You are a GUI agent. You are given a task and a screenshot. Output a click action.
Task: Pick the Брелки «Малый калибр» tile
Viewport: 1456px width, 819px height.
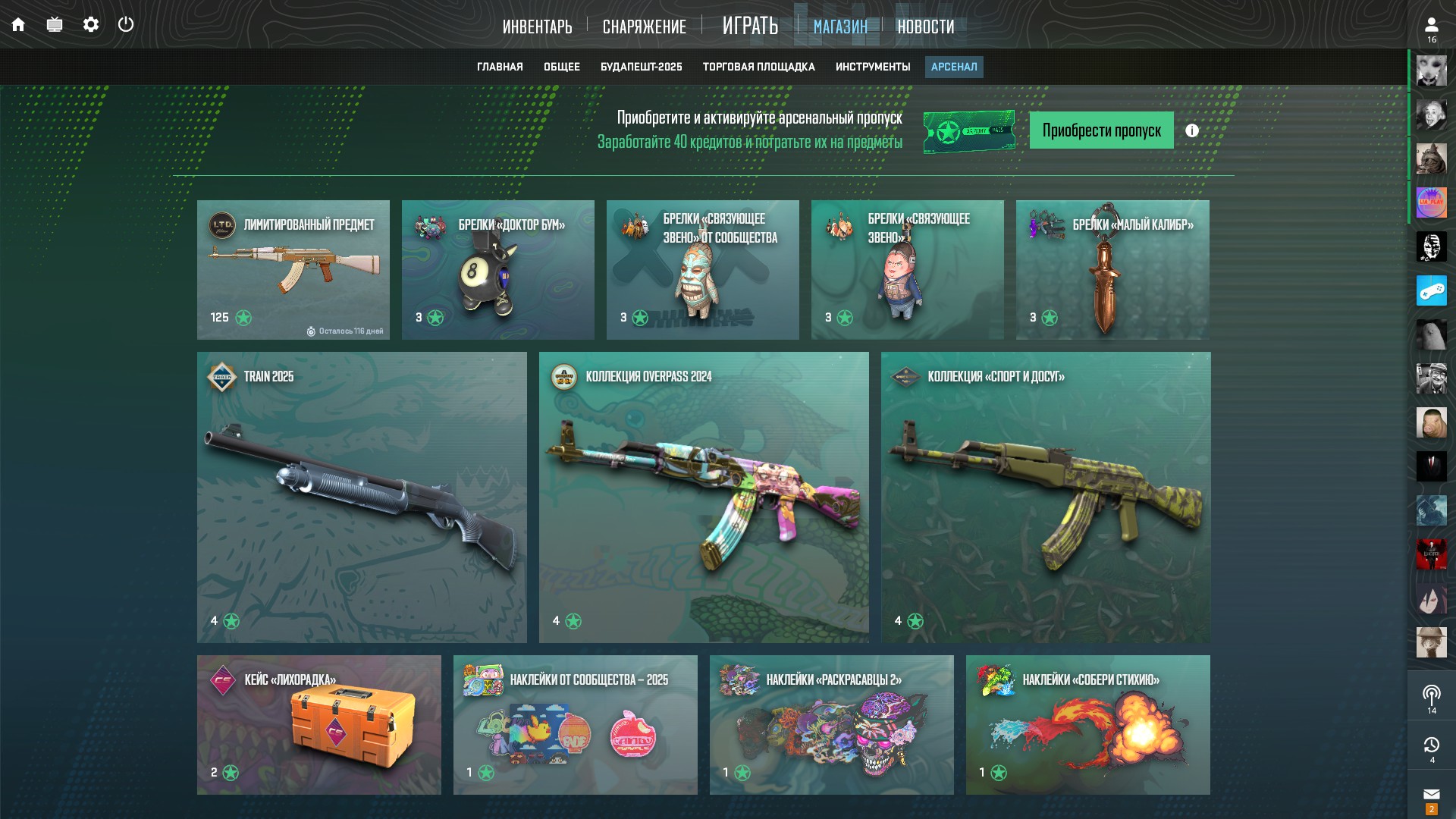click(1112, 269)
